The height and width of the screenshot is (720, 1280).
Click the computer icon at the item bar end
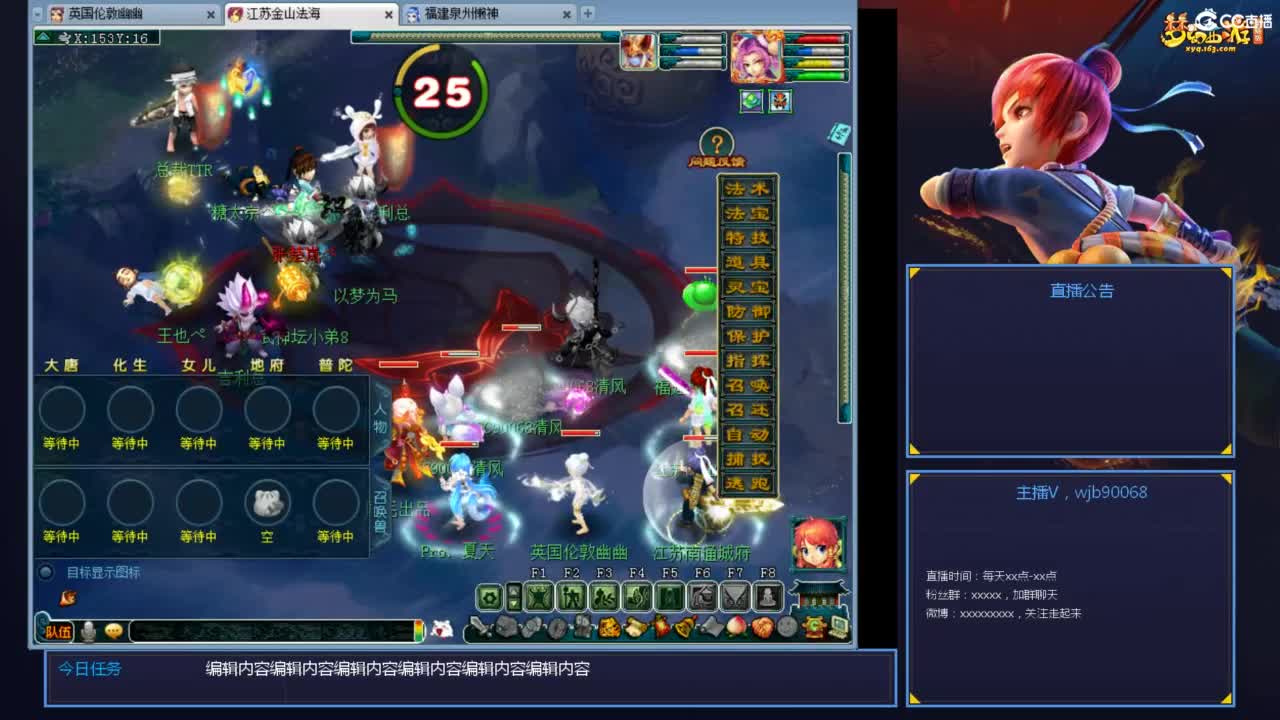click(838, 627)
